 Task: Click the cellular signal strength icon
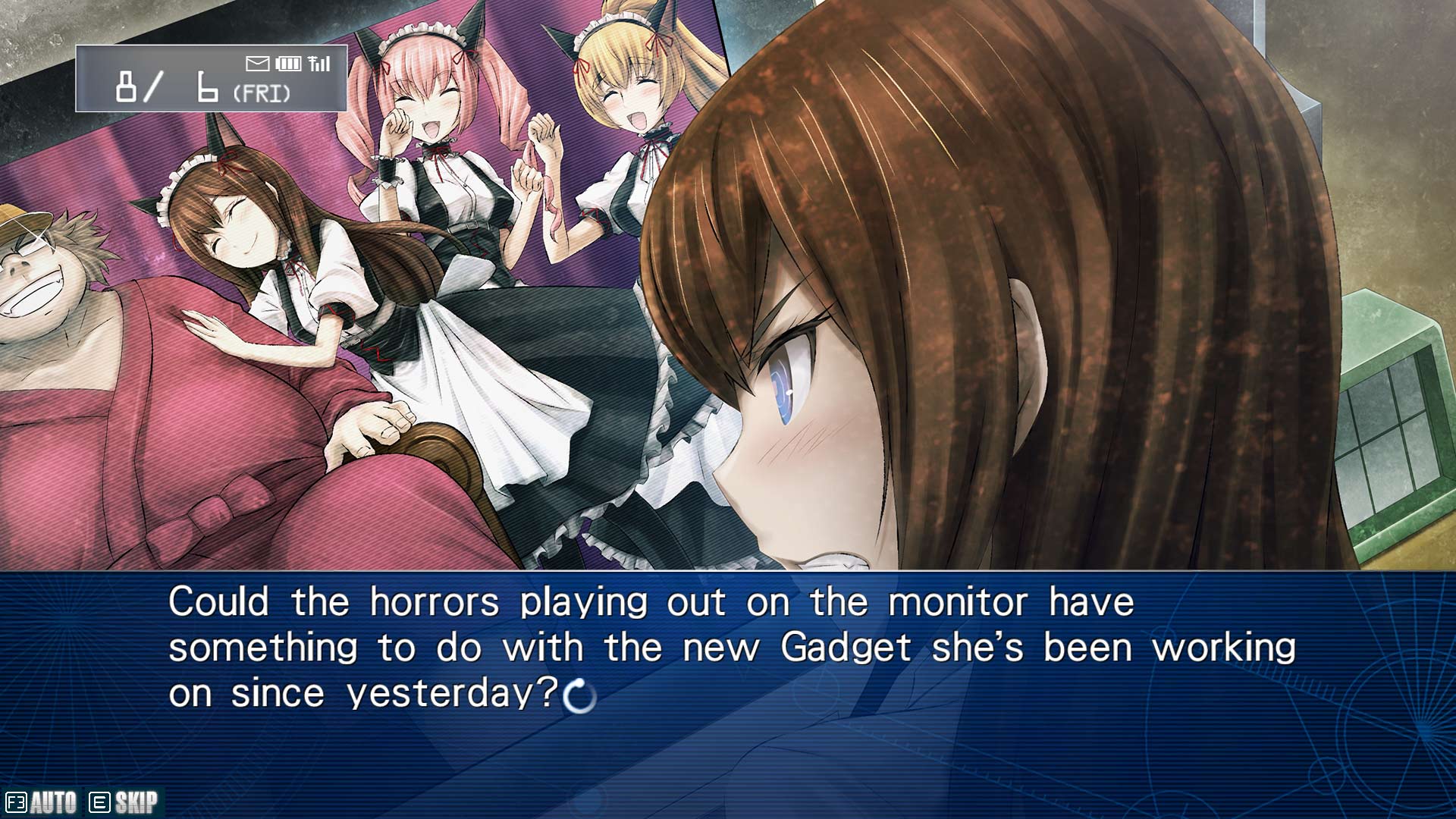322,62
